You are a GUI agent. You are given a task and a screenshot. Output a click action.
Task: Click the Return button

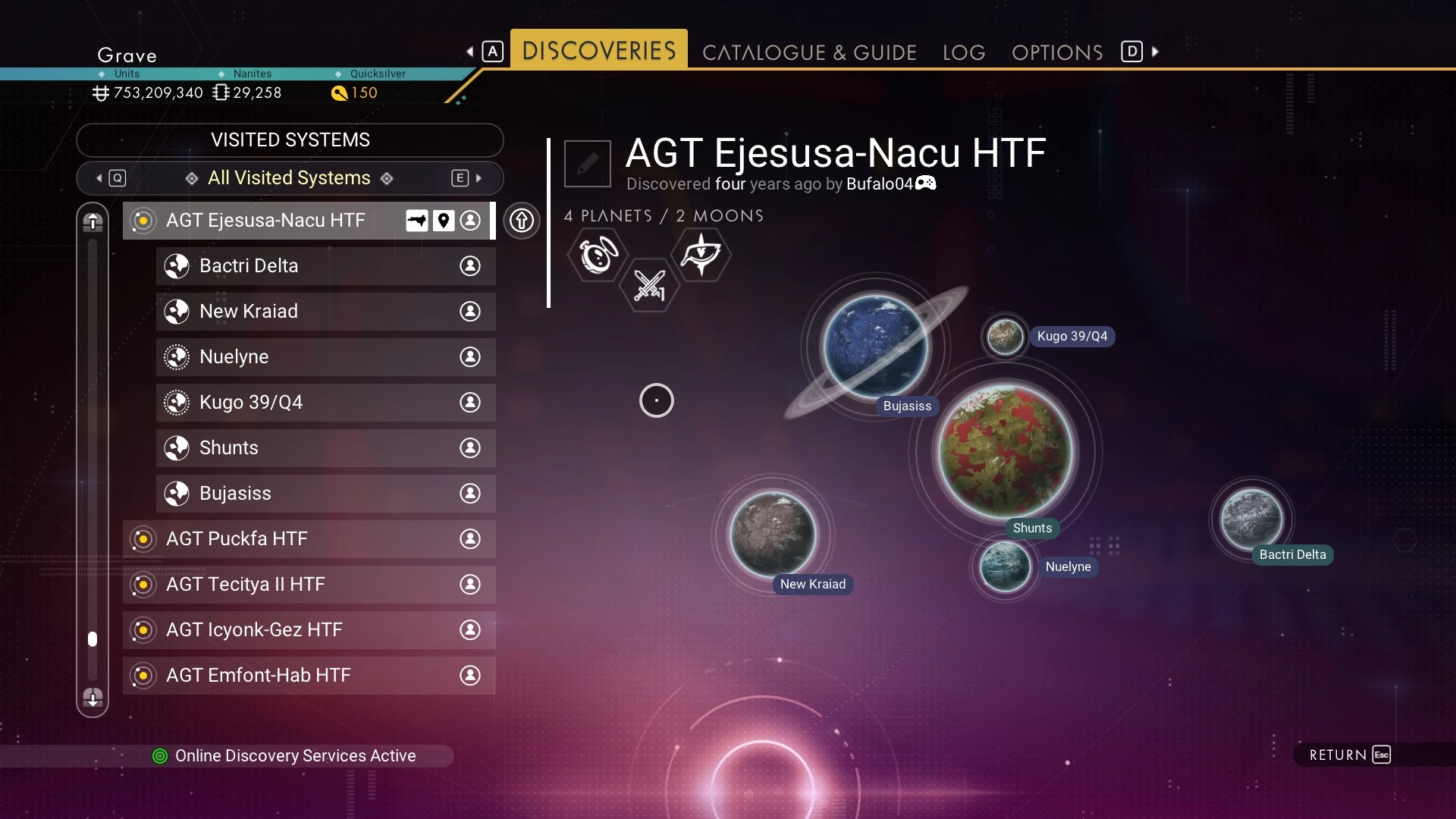click(x=1350, y=755)
